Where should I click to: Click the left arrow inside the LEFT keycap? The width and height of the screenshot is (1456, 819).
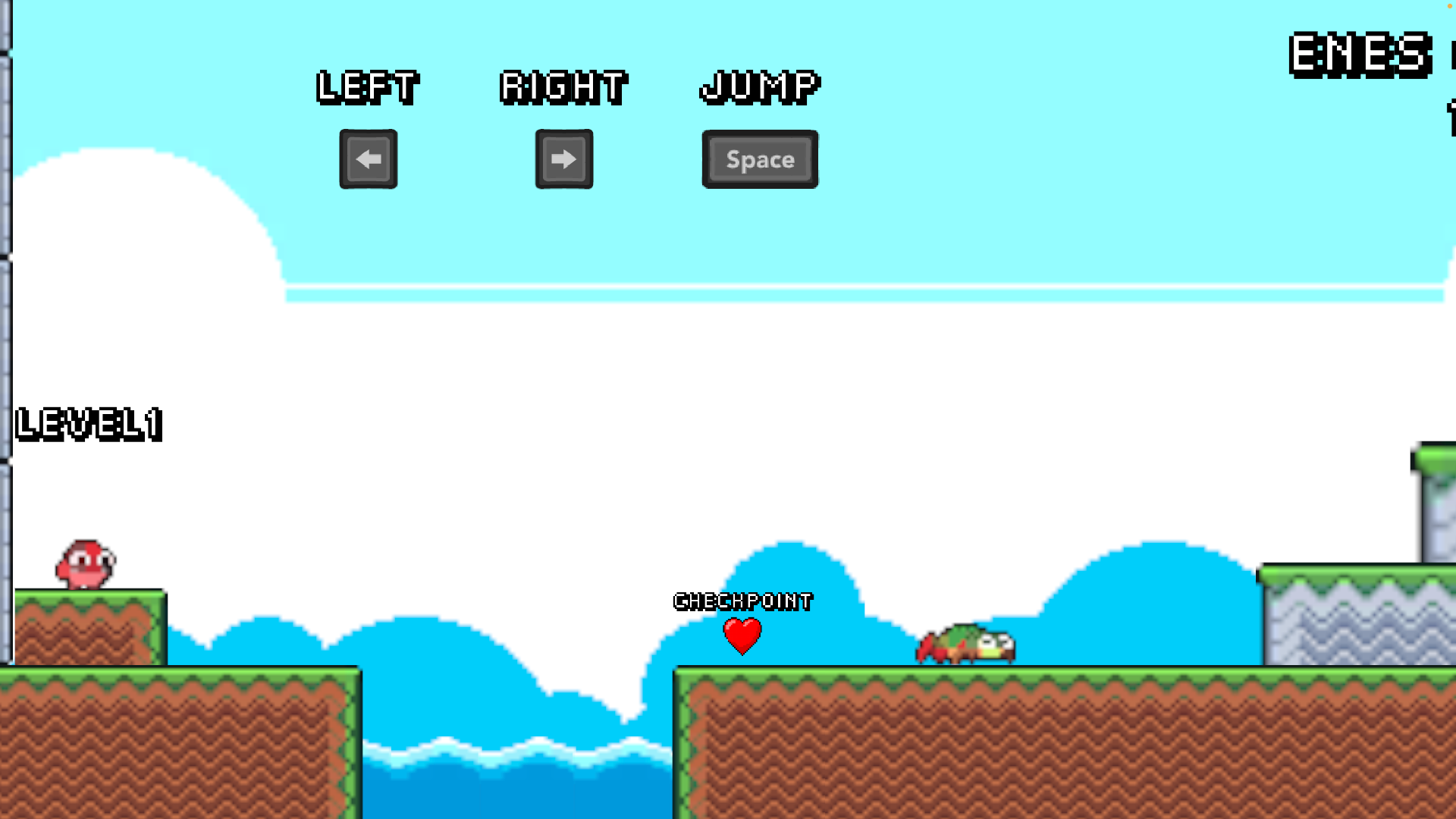[x=368, y=159]
